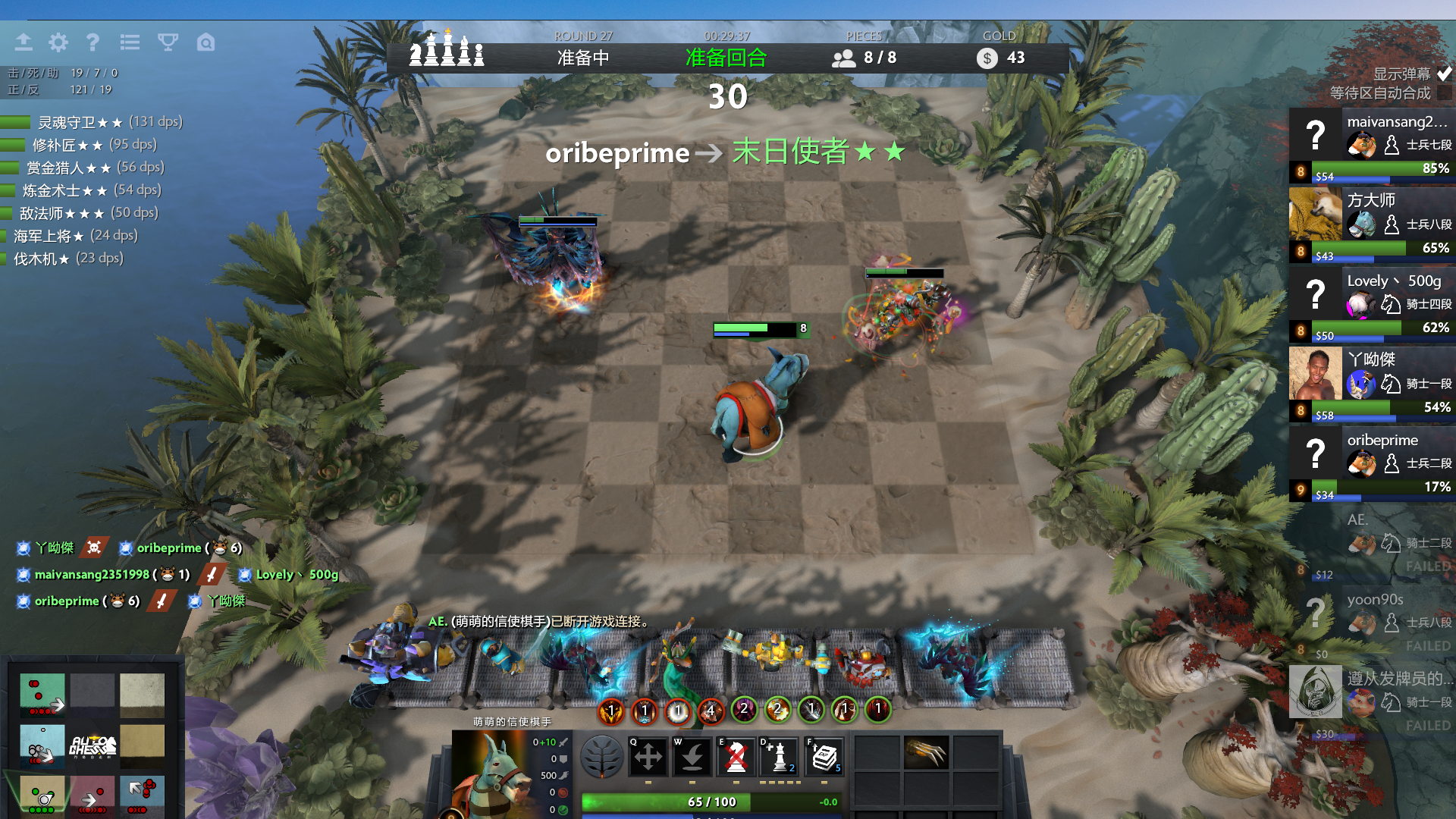This screenshot has width=1456, height=819.
Task: Open the house search icon
Action: point(206,42)
